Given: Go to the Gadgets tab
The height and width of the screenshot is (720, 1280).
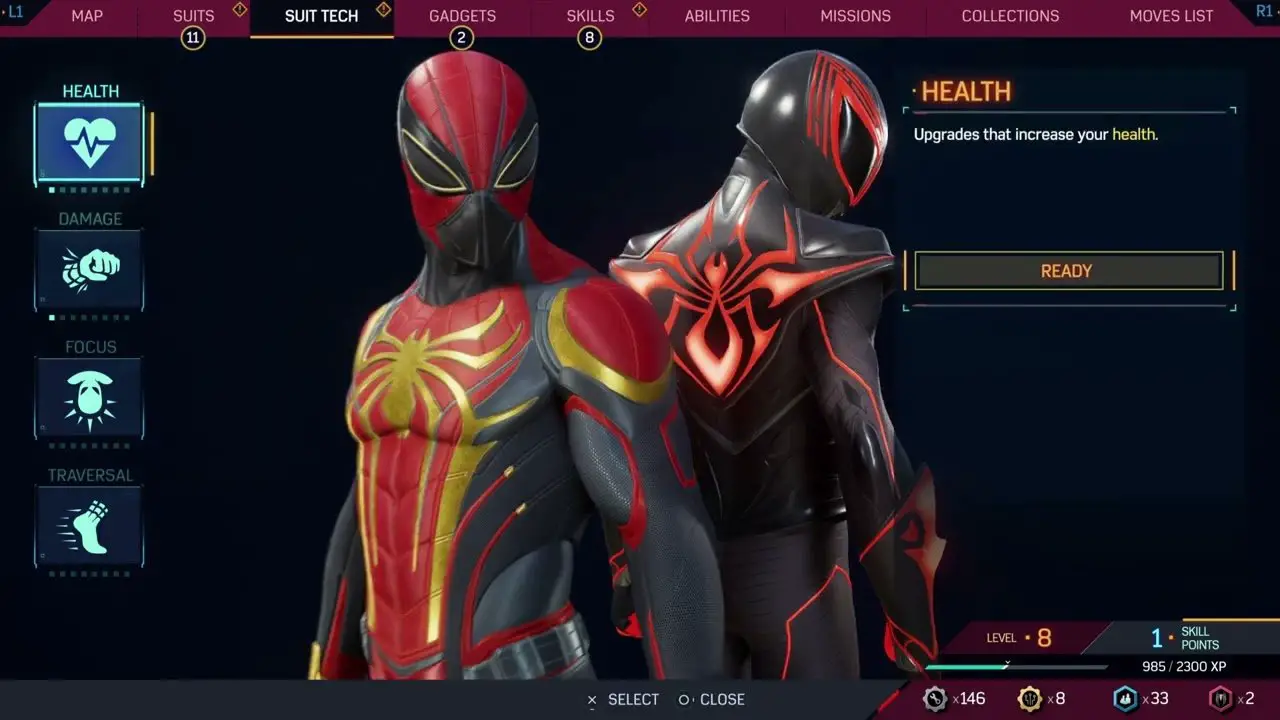Looking at the screenshot, I should [x=462, y=16].
